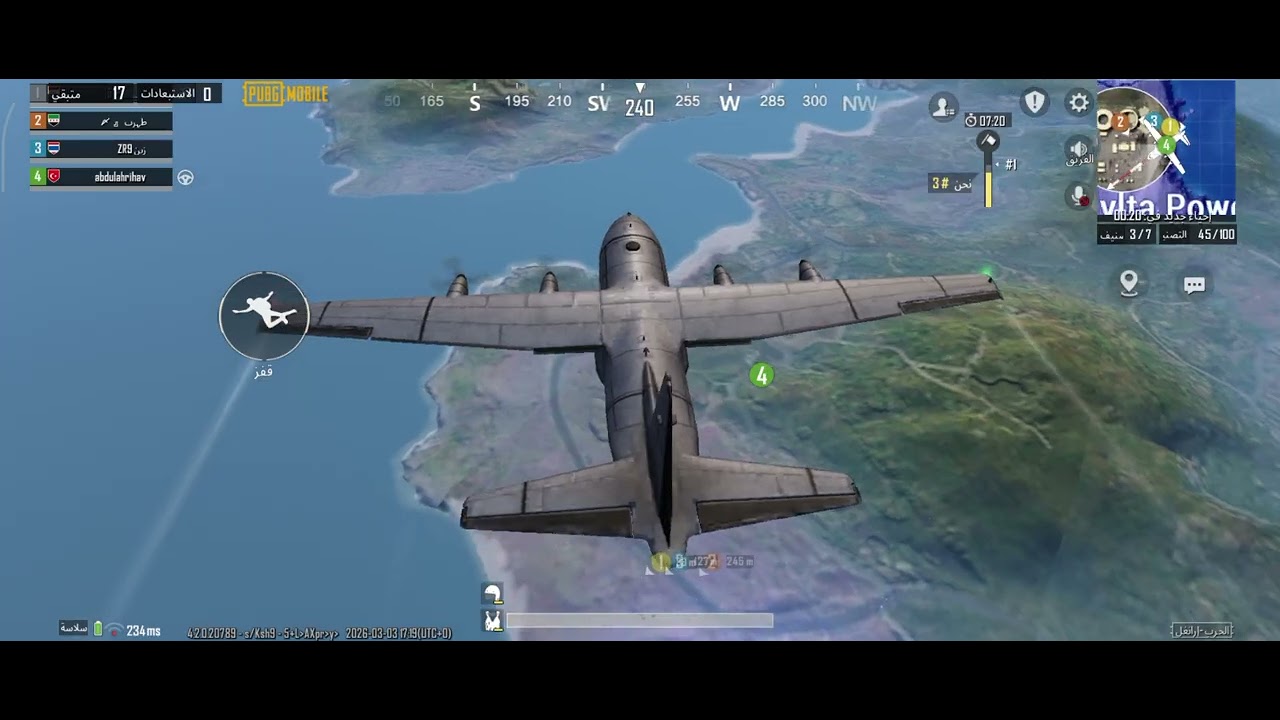
Task: Tap the vest armor icon
Action: click(x=492, y=621)
